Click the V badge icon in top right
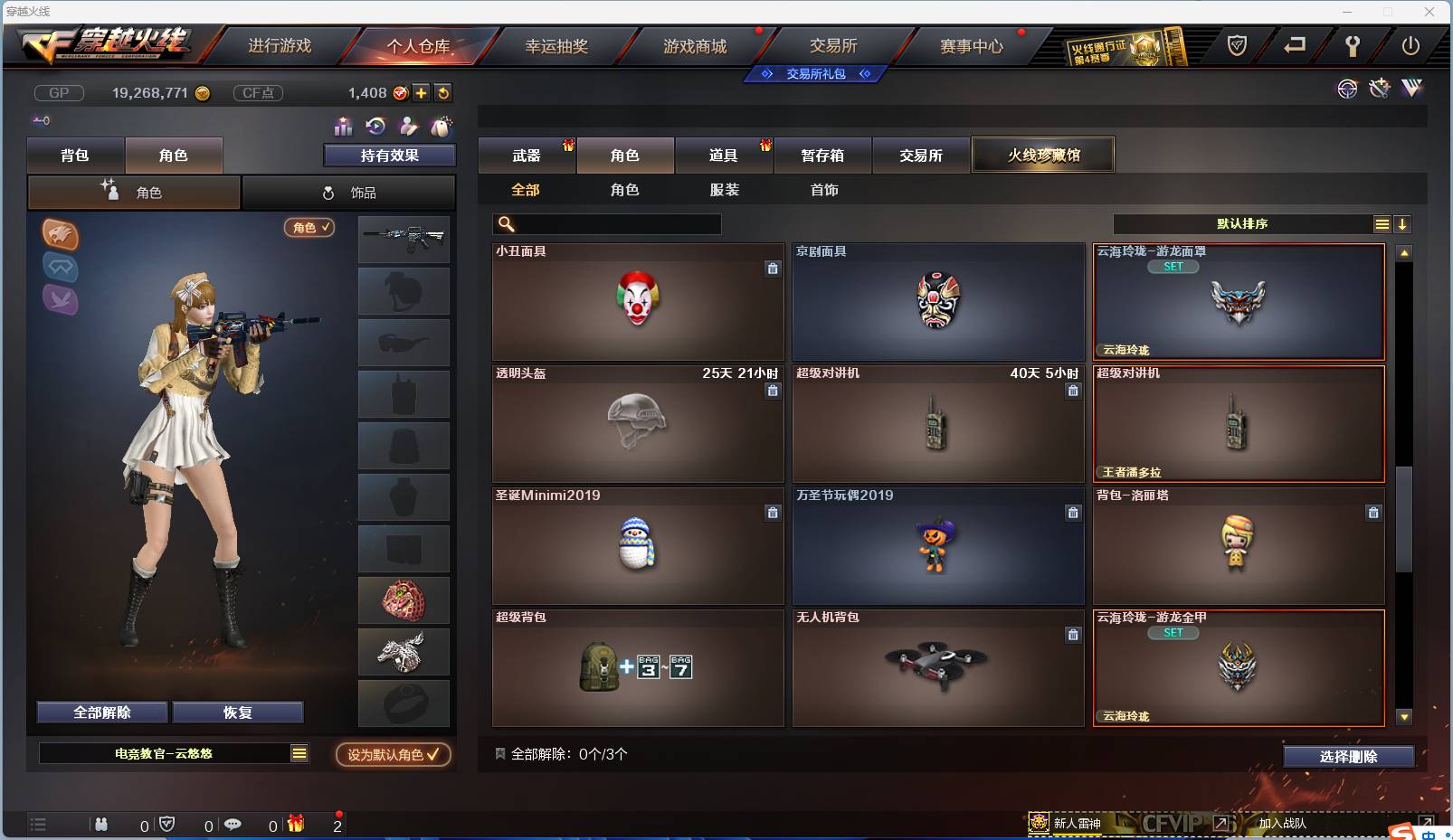The image size is (1453, 840). tap(1410, 89)
